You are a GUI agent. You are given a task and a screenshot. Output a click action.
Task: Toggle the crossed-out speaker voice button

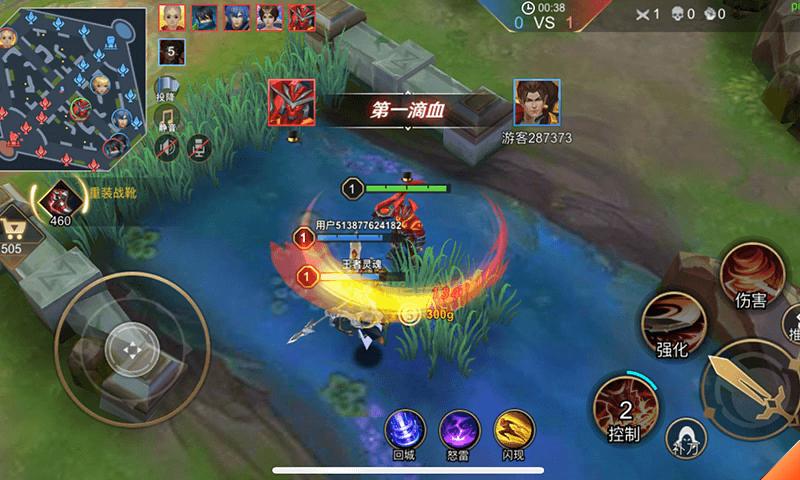pyautogui.click(x=168, y=148)
